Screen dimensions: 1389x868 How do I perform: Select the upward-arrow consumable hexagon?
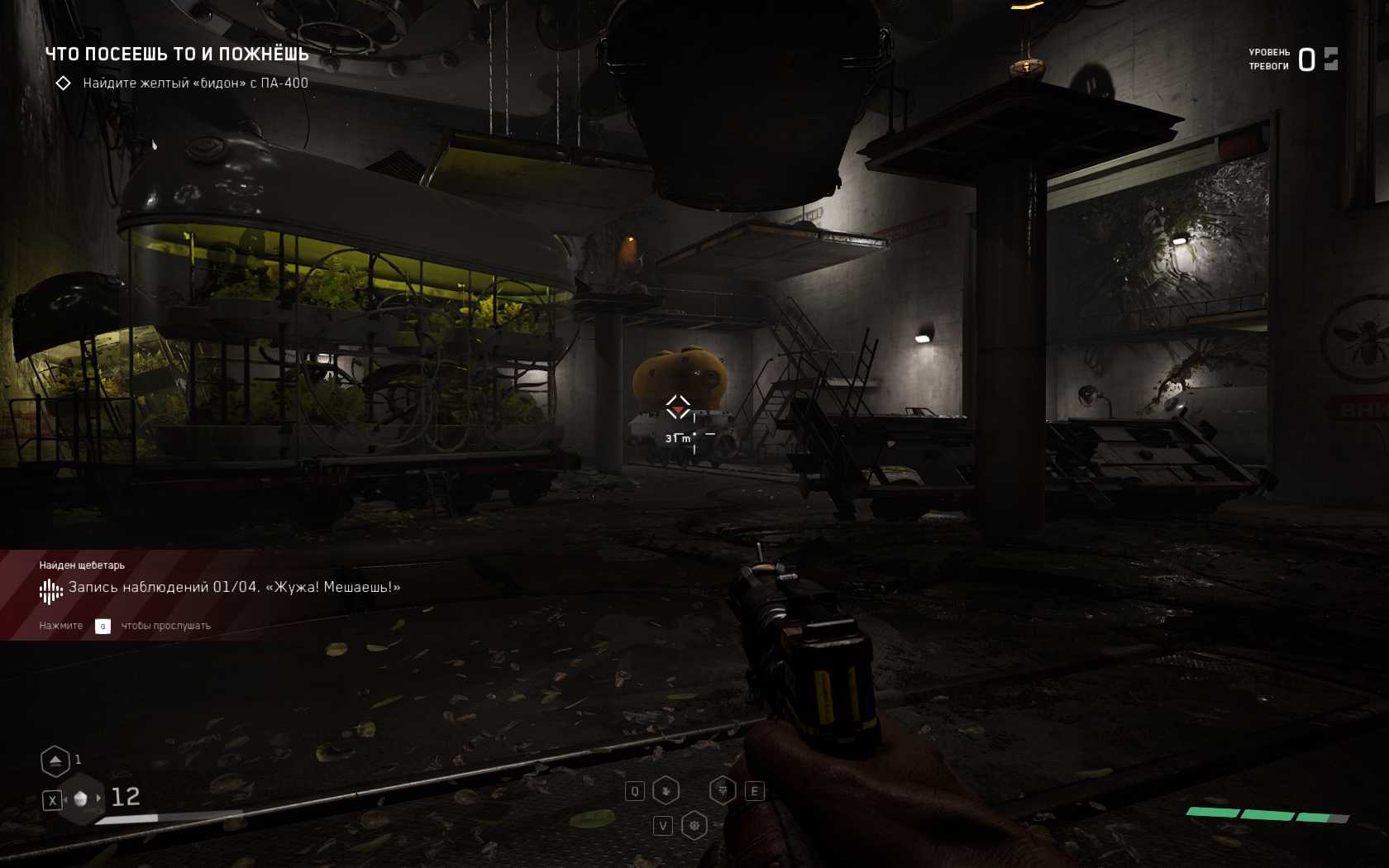pos(55,761)
